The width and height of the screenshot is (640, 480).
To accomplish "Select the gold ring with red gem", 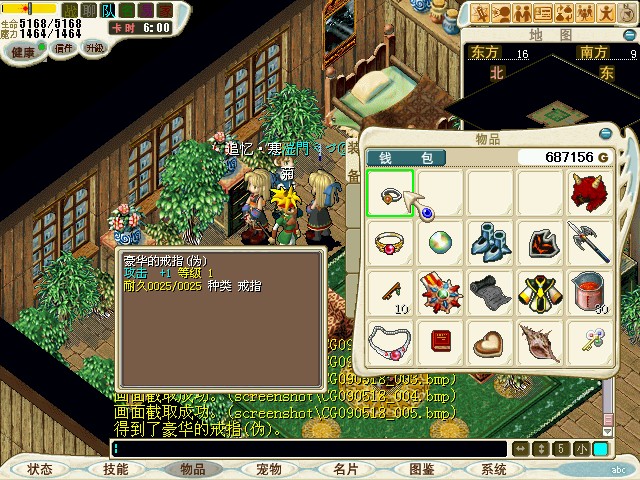I will pos(390,242).
